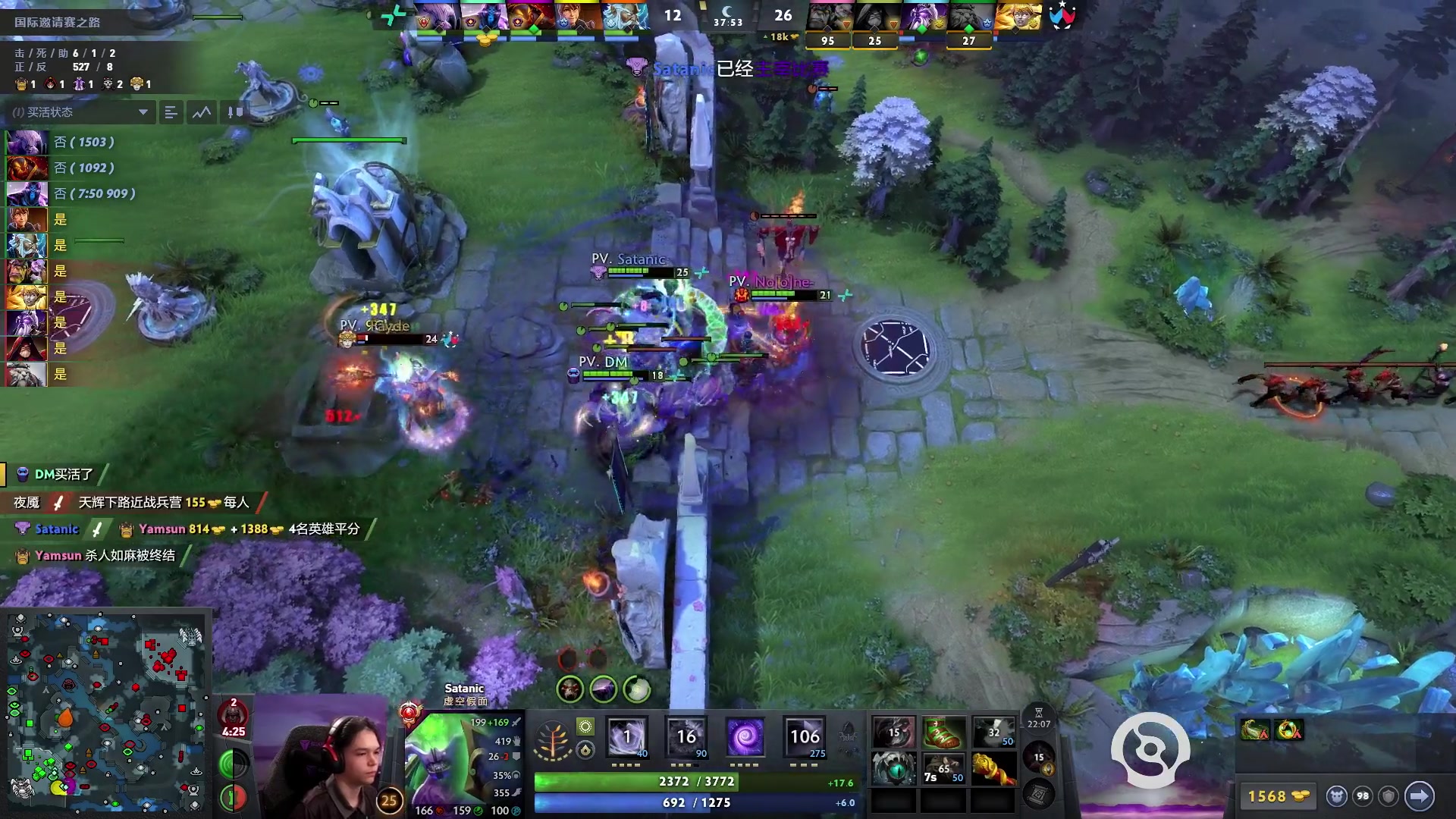Select the bar-list stats view button

tap(171, 112)
